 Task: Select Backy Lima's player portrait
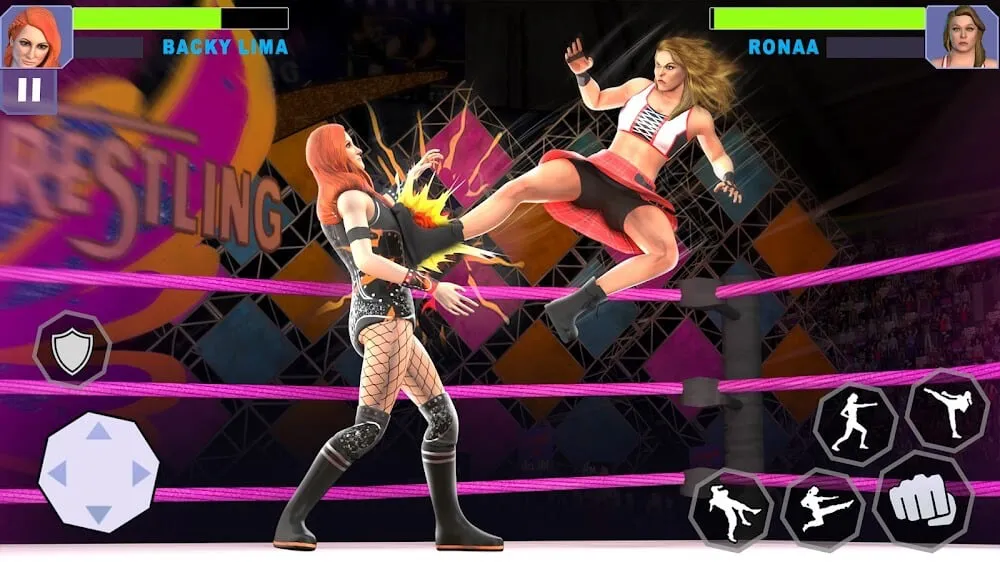coord(37,36)
